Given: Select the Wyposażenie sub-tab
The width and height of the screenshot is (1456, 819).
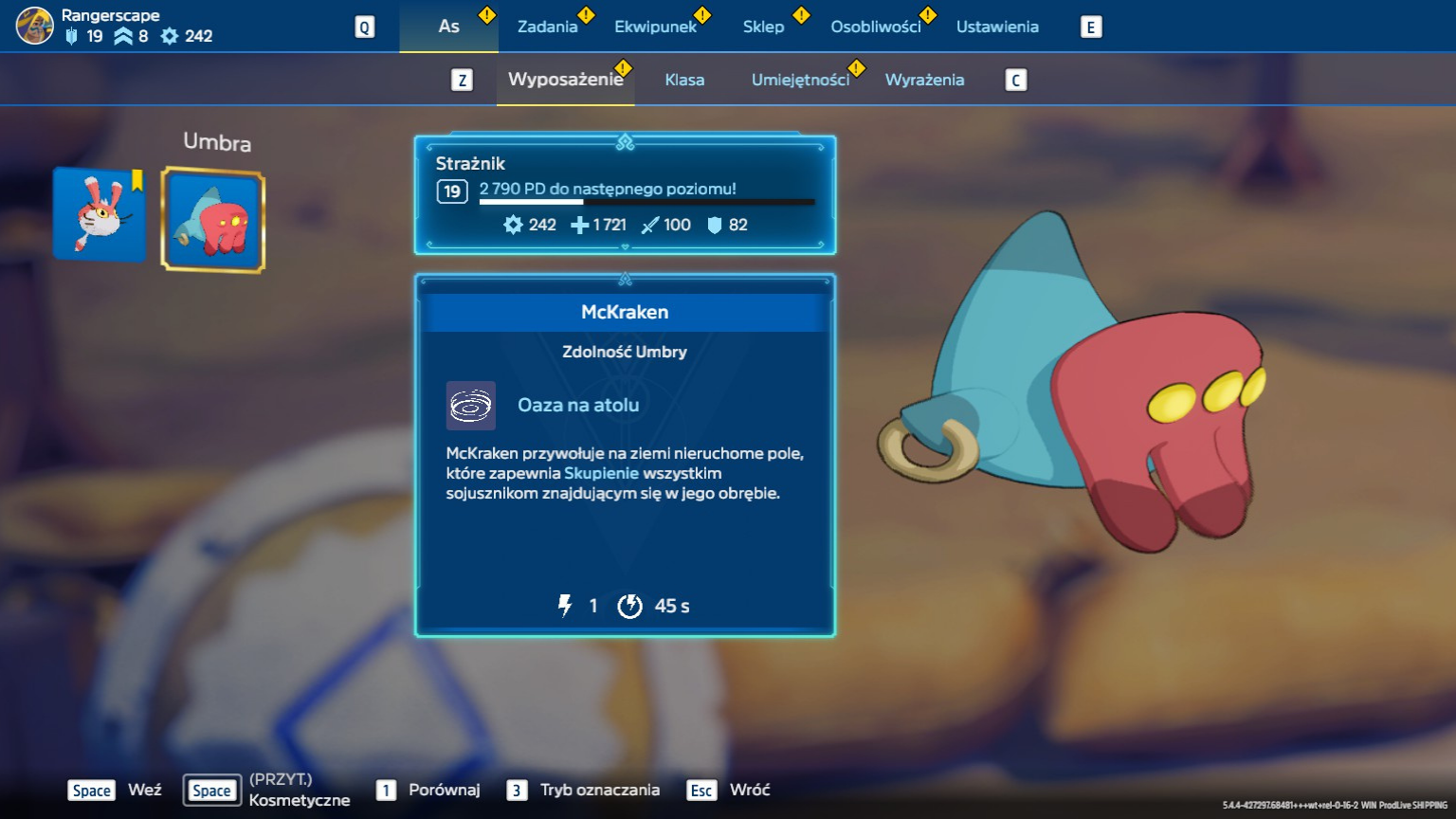Looking at the screenshot, I should tap(565, 80).
